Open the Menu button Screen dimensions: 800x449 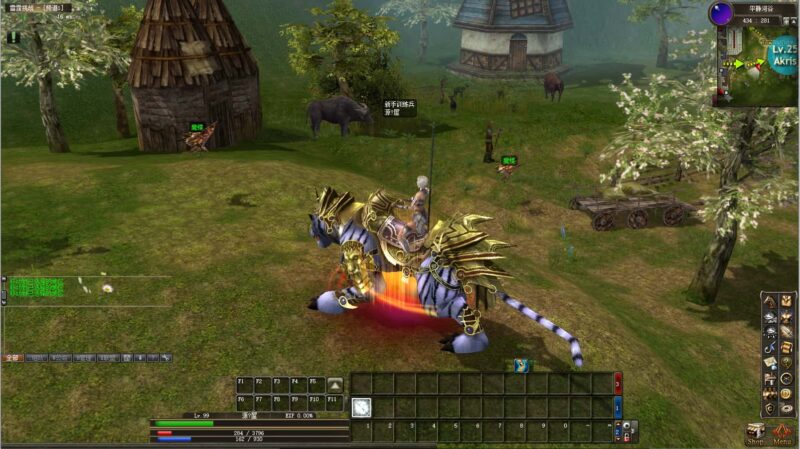click(x=783, y=435)
